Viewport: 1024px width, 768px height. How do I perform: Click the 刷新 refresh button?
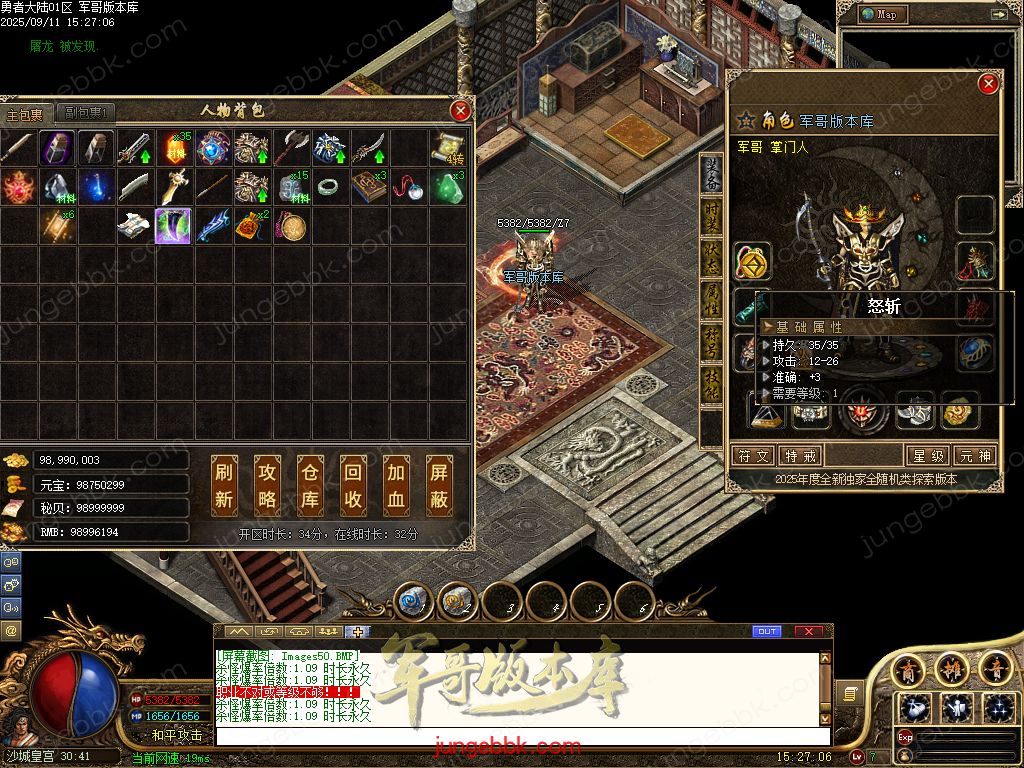point(225,484)
